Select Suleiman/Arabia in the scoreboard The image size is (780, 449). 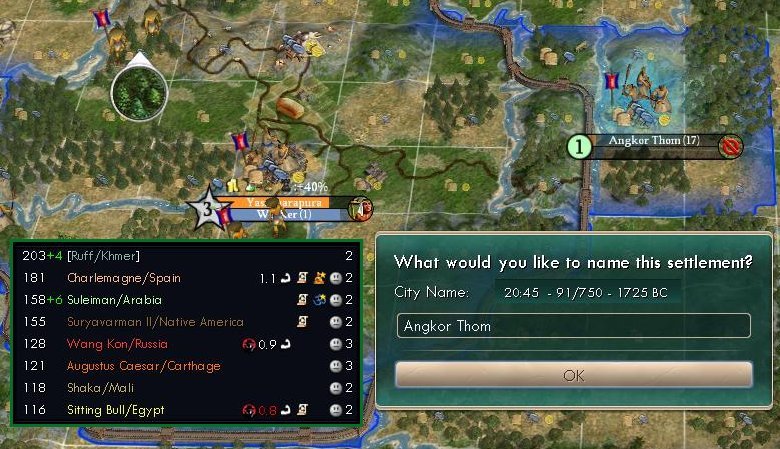click(x=114, y=300)
